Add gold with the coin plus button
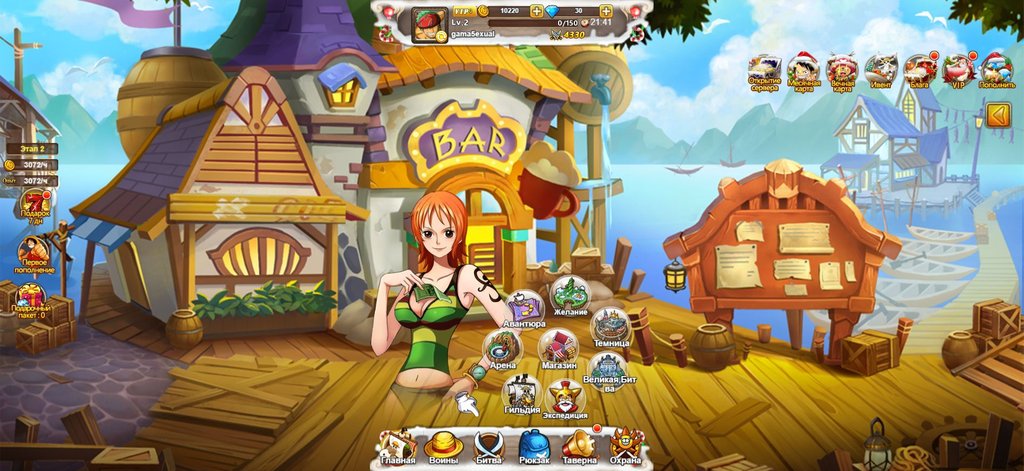The width and height of the screenshot is (1024, 471). pos(537,10)
